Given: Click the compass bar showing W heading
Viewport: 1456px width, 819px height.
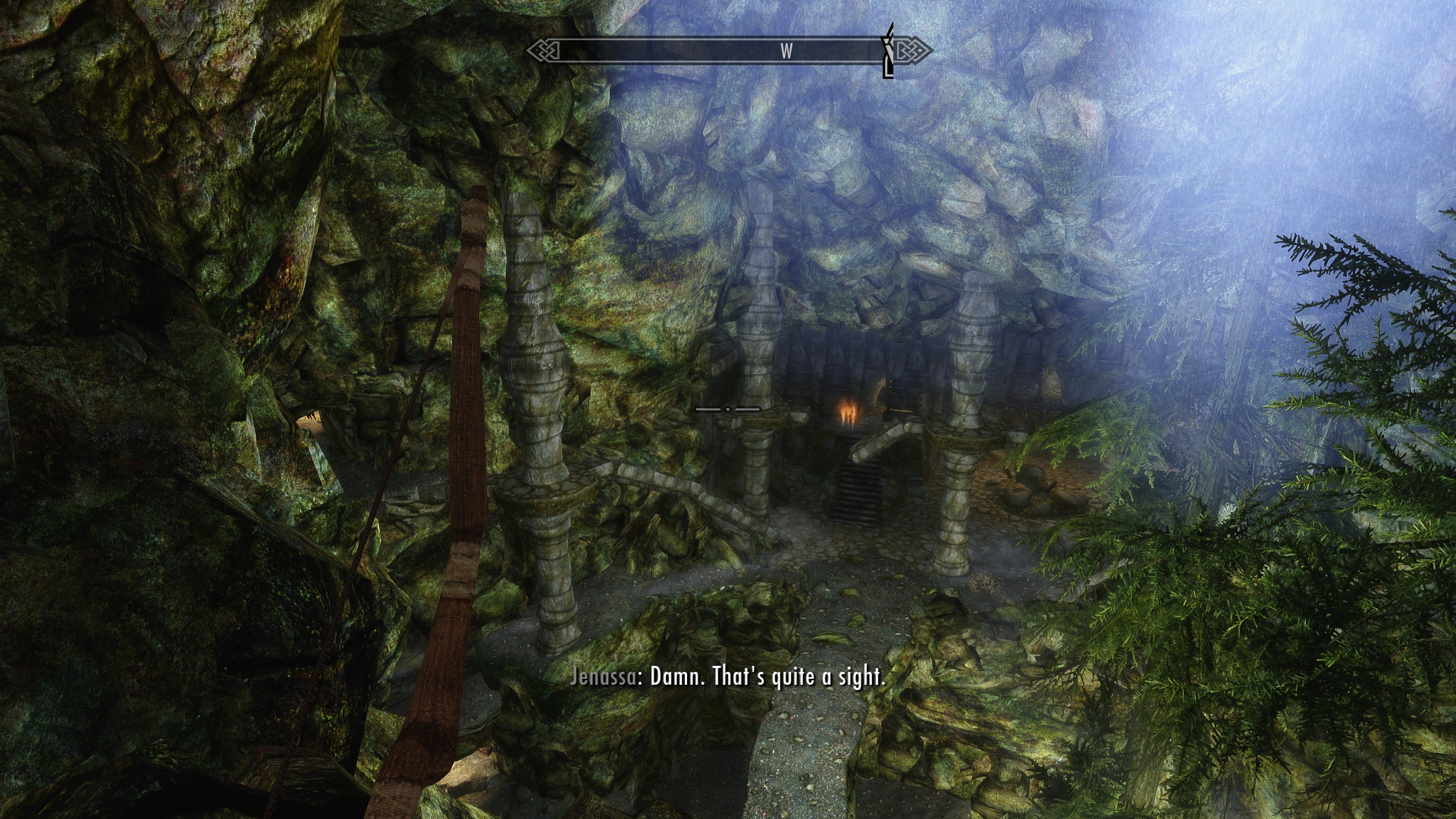Looking at the screenshot, I should click(x=728, y=51).
